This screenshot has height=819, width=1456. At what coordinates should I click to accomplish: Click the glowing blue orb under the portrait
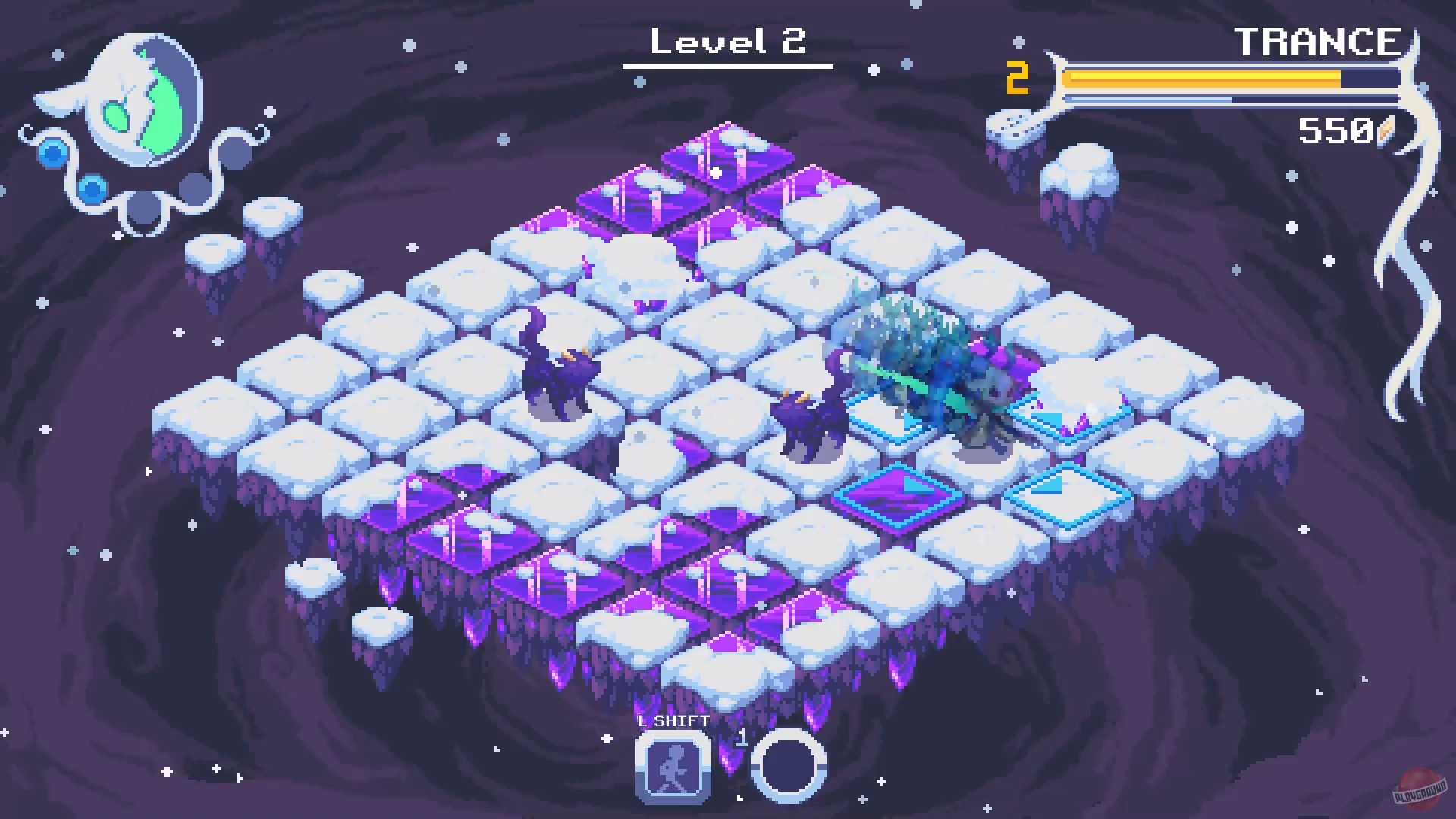(53, 156)
